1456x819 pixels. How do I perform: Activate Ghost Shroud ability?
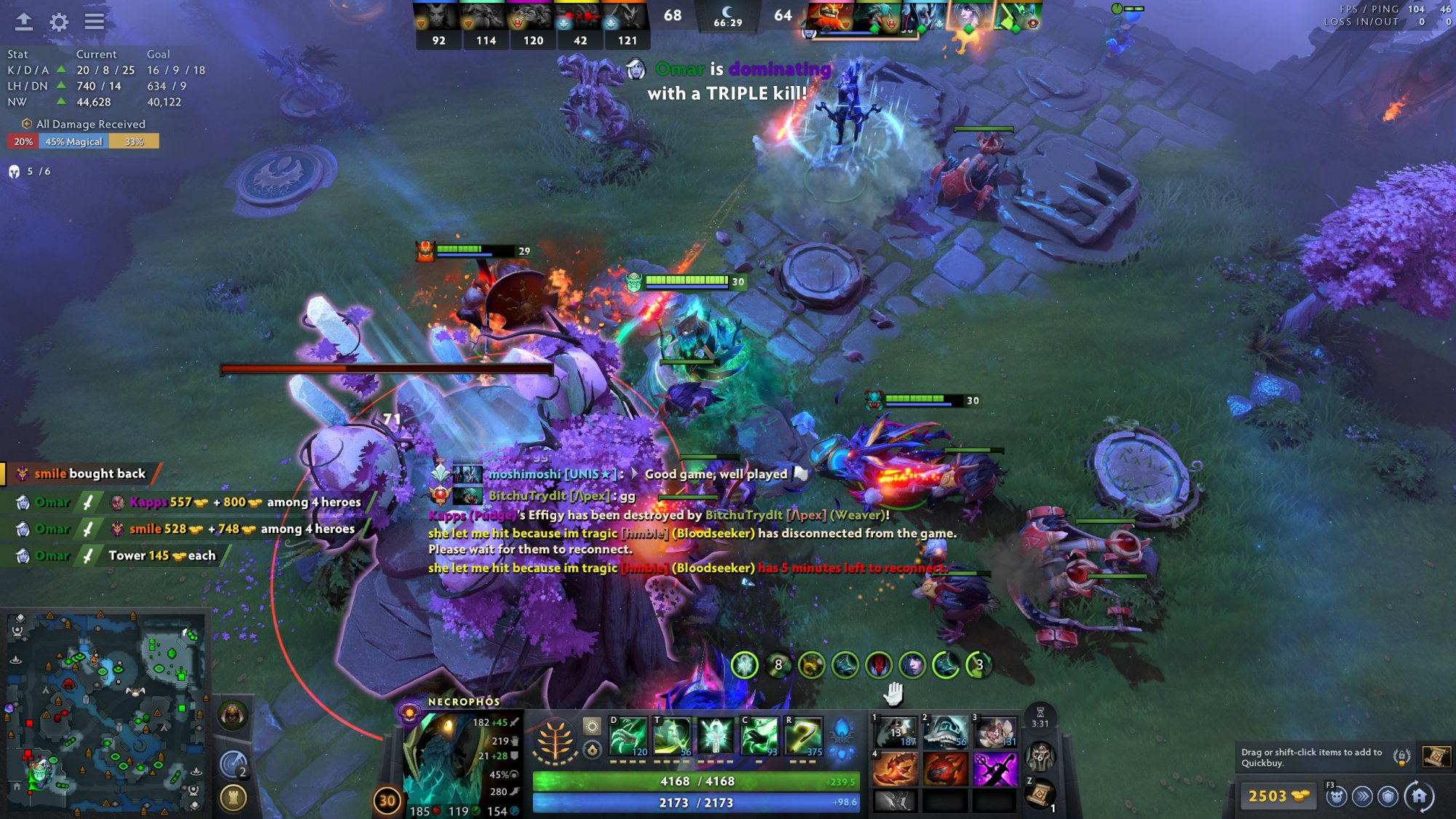(672, 736)
